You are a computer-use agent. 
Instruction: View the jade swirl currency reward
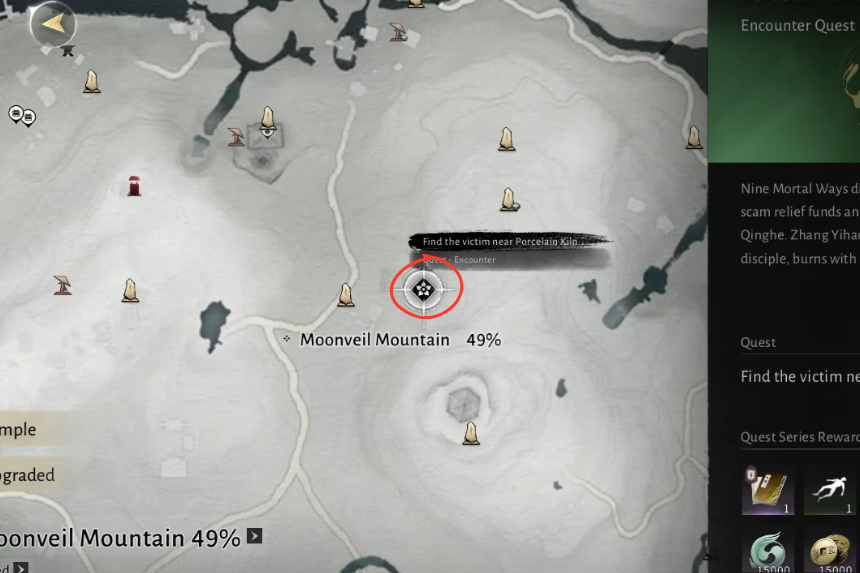point(767,552)
